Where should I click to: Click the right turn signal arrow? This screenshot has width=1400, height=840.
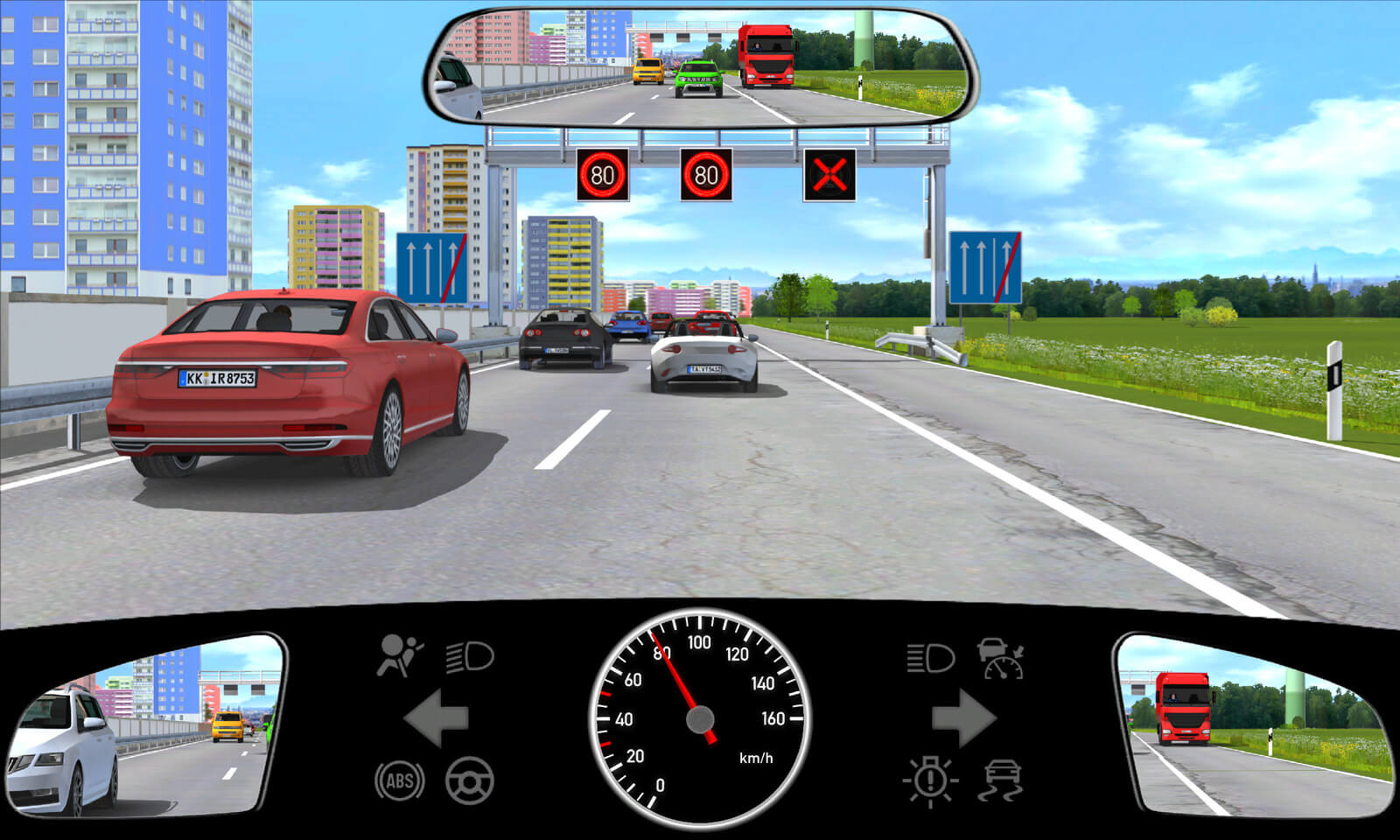coord(962,717)
